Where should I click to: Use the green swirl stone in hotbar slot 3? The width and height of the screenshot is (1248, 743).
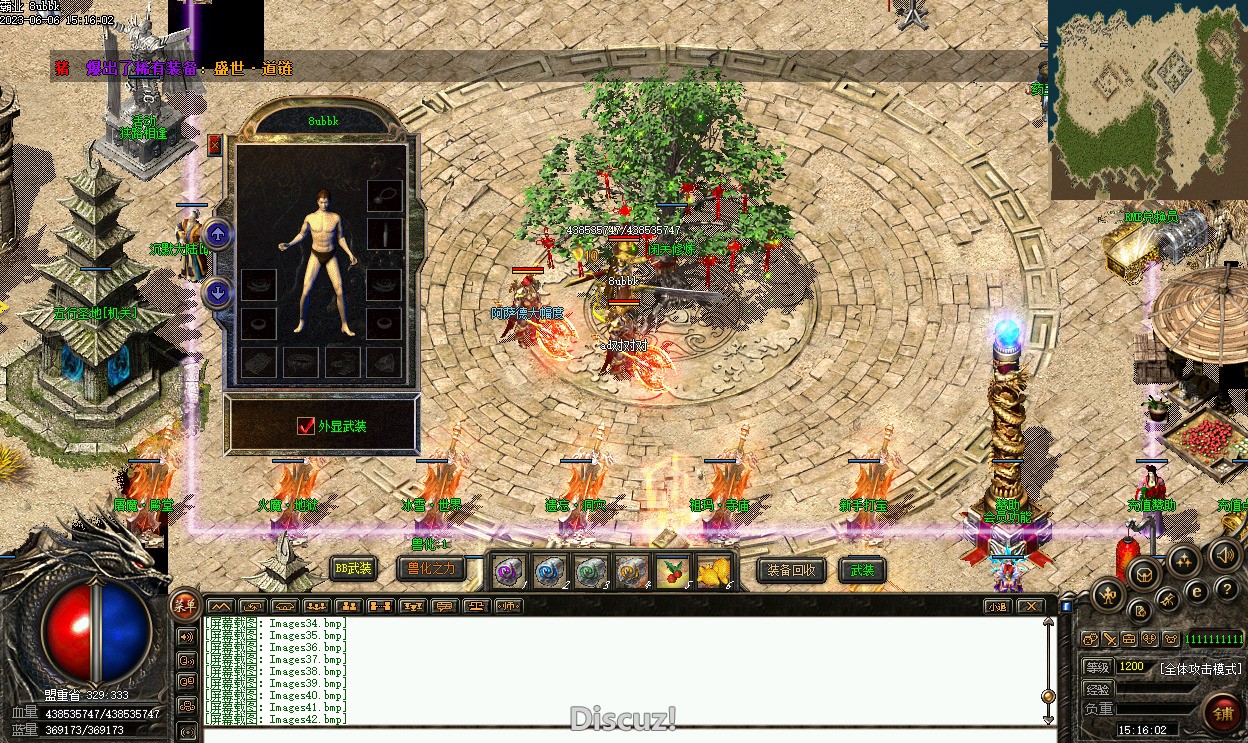590,571
